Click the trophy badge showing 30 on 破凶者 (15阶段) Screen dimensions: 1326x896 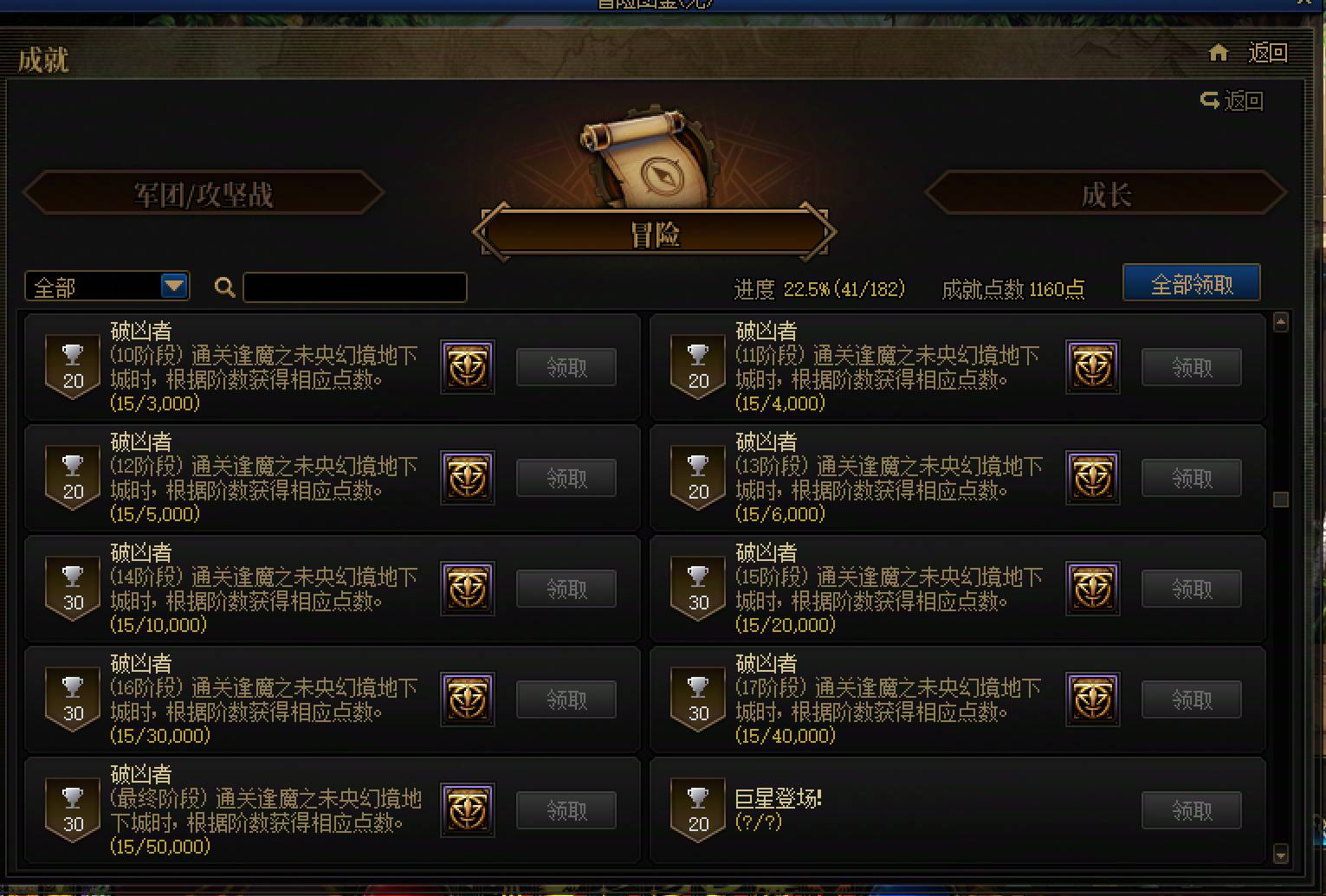click(x=697, y=588)
